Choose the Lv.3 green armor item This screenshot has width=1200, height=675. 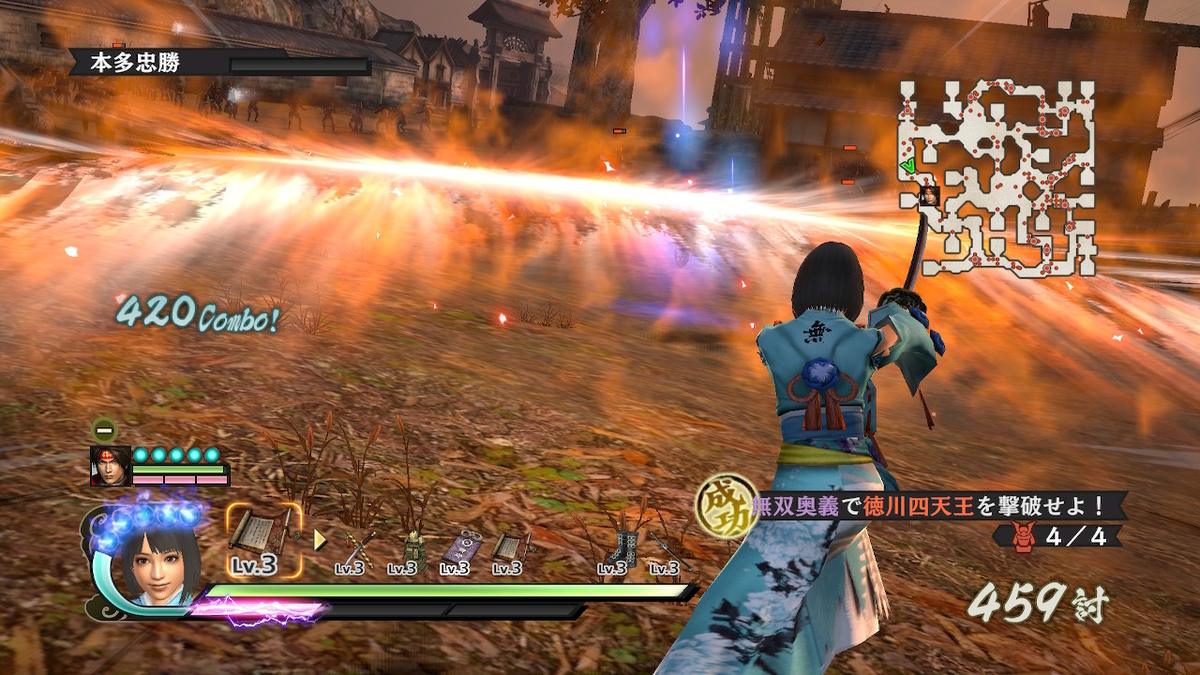412,550
